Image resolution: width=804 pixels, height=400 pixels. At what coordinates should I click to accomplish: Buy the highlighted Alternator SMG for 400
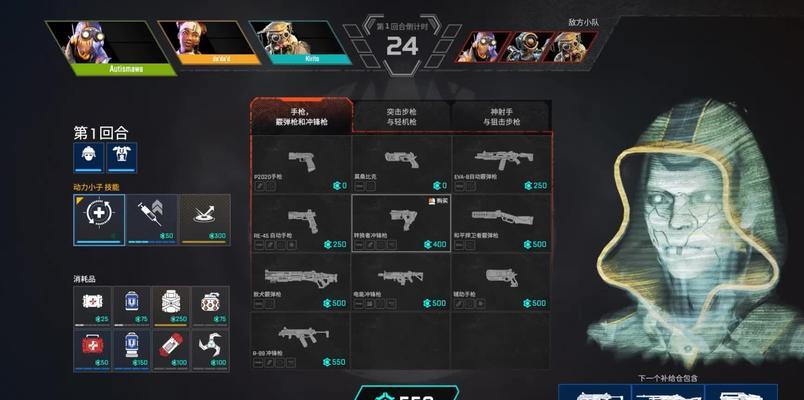click(401, 223)
